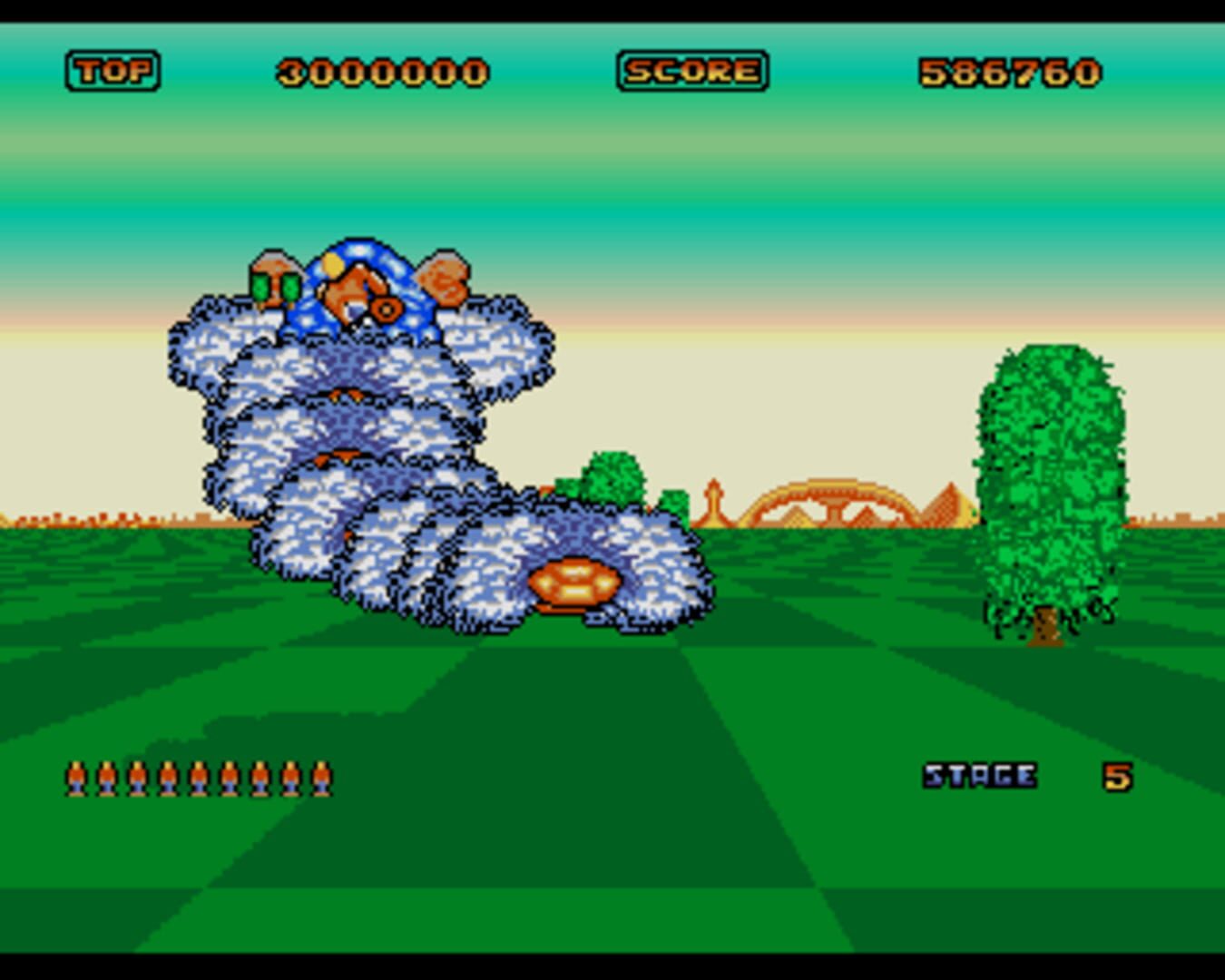Click the small tower spire near the bridge
1225x980 pixels.
(x=716, y=497)
